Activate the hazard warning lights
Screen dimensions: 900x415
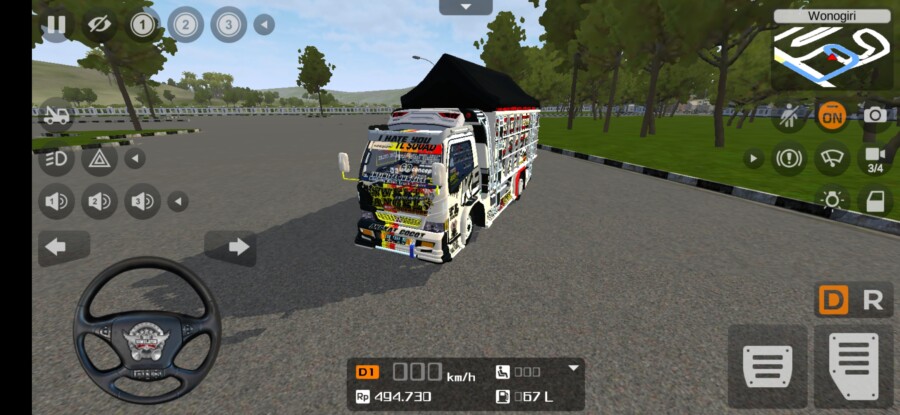(x=99, y=158)
